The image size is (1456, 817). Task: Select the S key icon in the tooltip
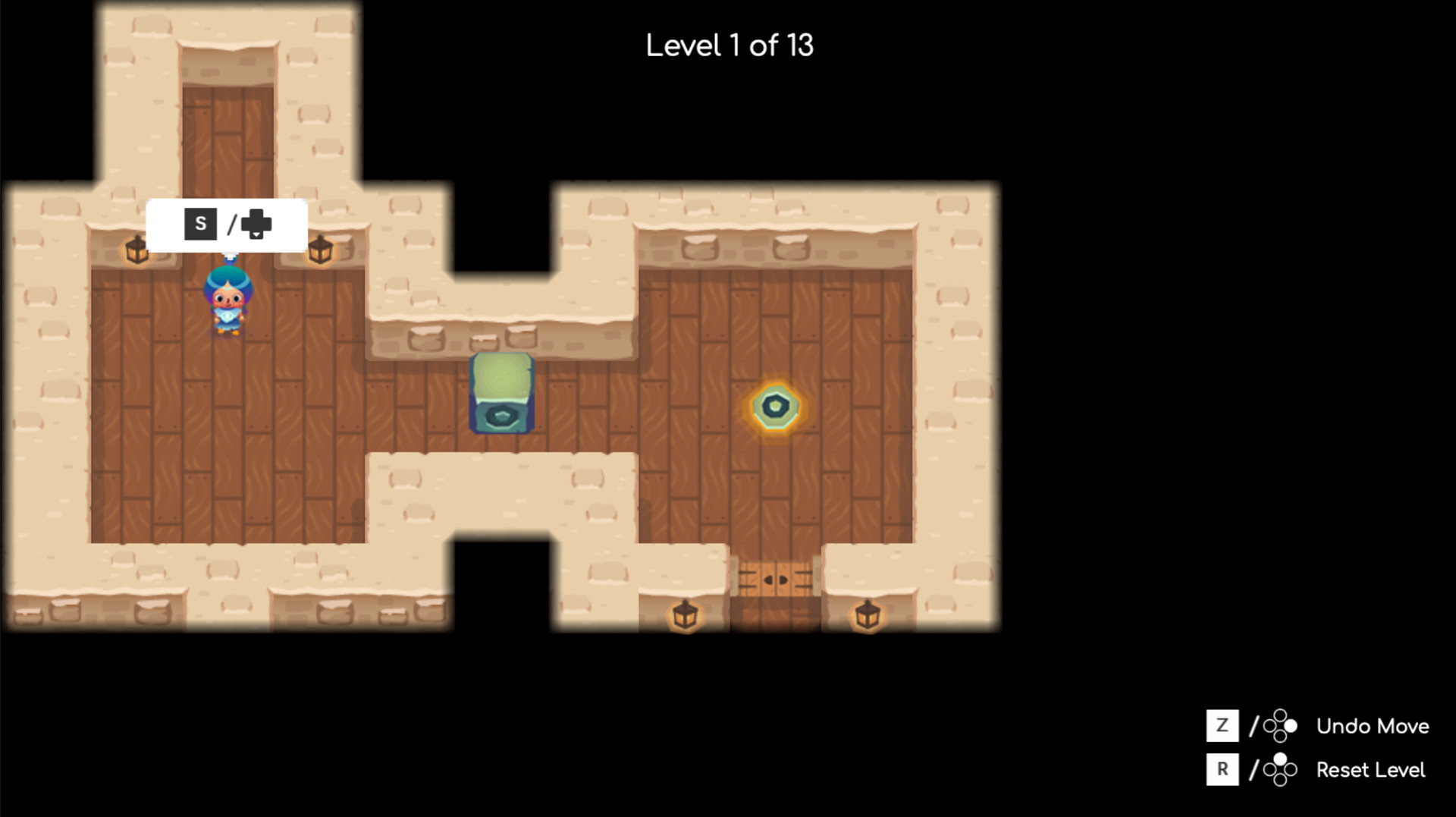click(x=199, y=223)
